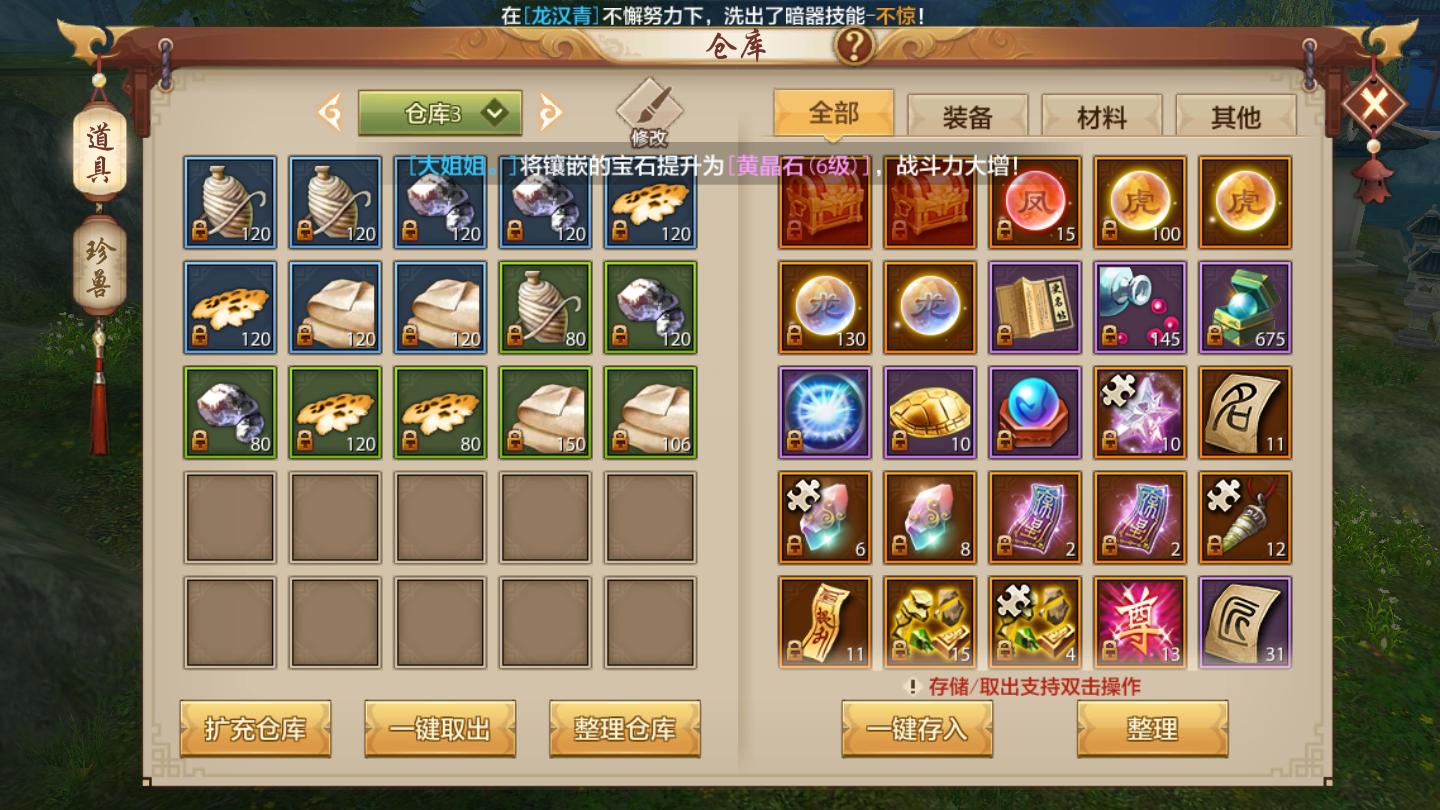Select the 龙 dragon orb with count 130
This screenshot has height=810, width=1440.
[x=825, y=307]
